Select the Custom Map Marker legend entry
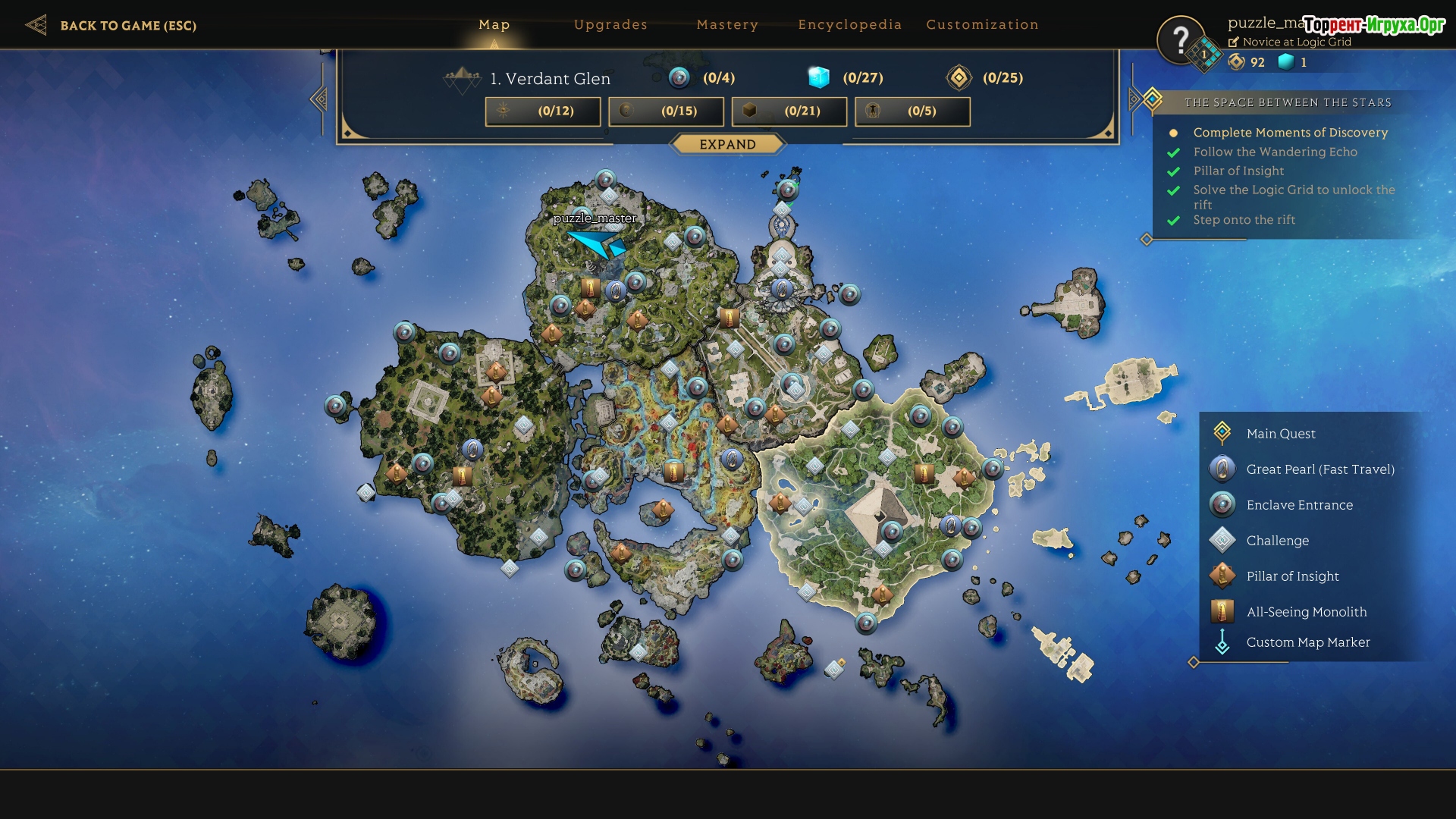Viewport: 1456px width, 819px height. click(x=1307, y=642)
